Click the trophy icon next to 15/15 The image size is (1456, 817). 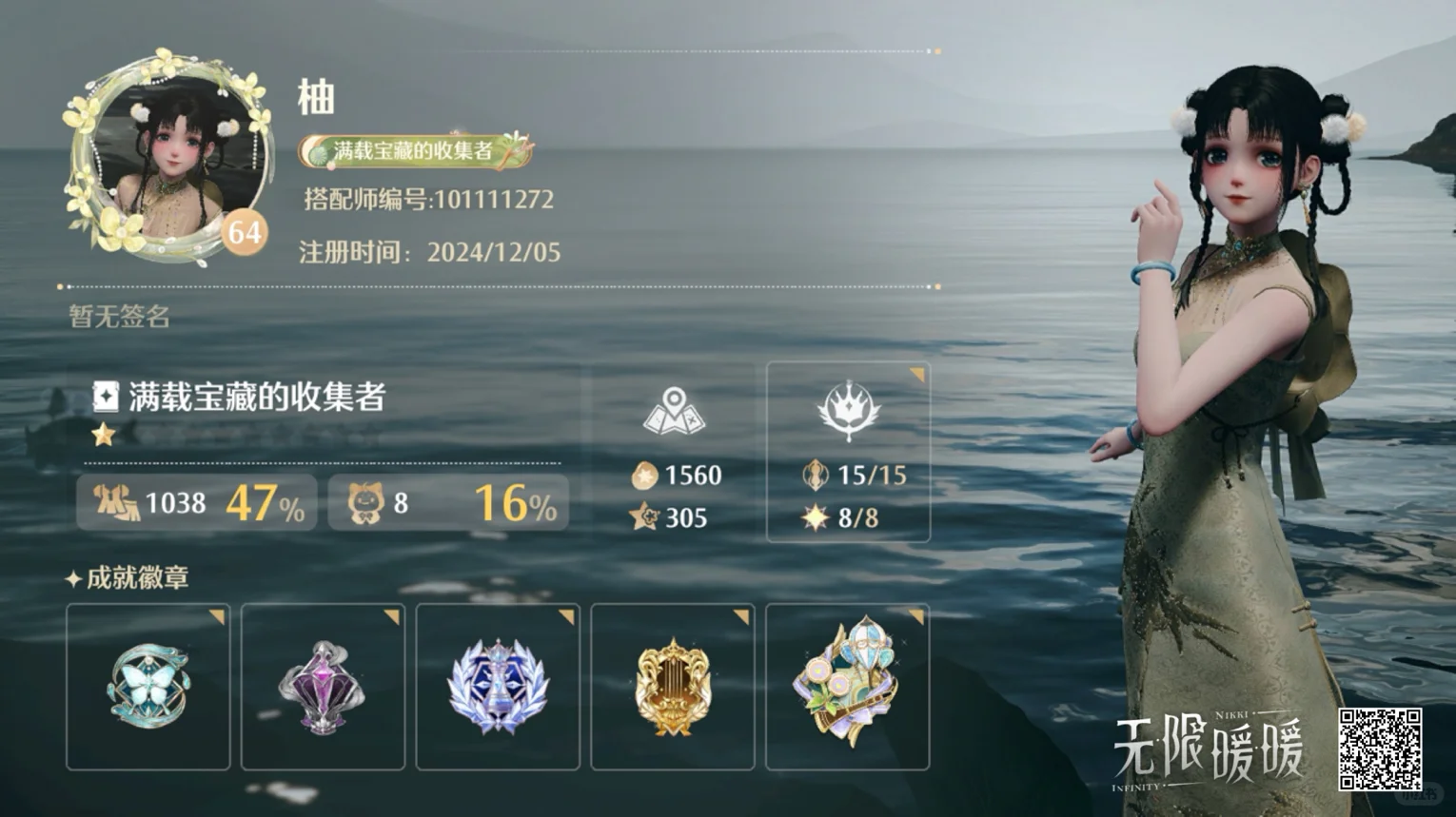pos(814,476)
